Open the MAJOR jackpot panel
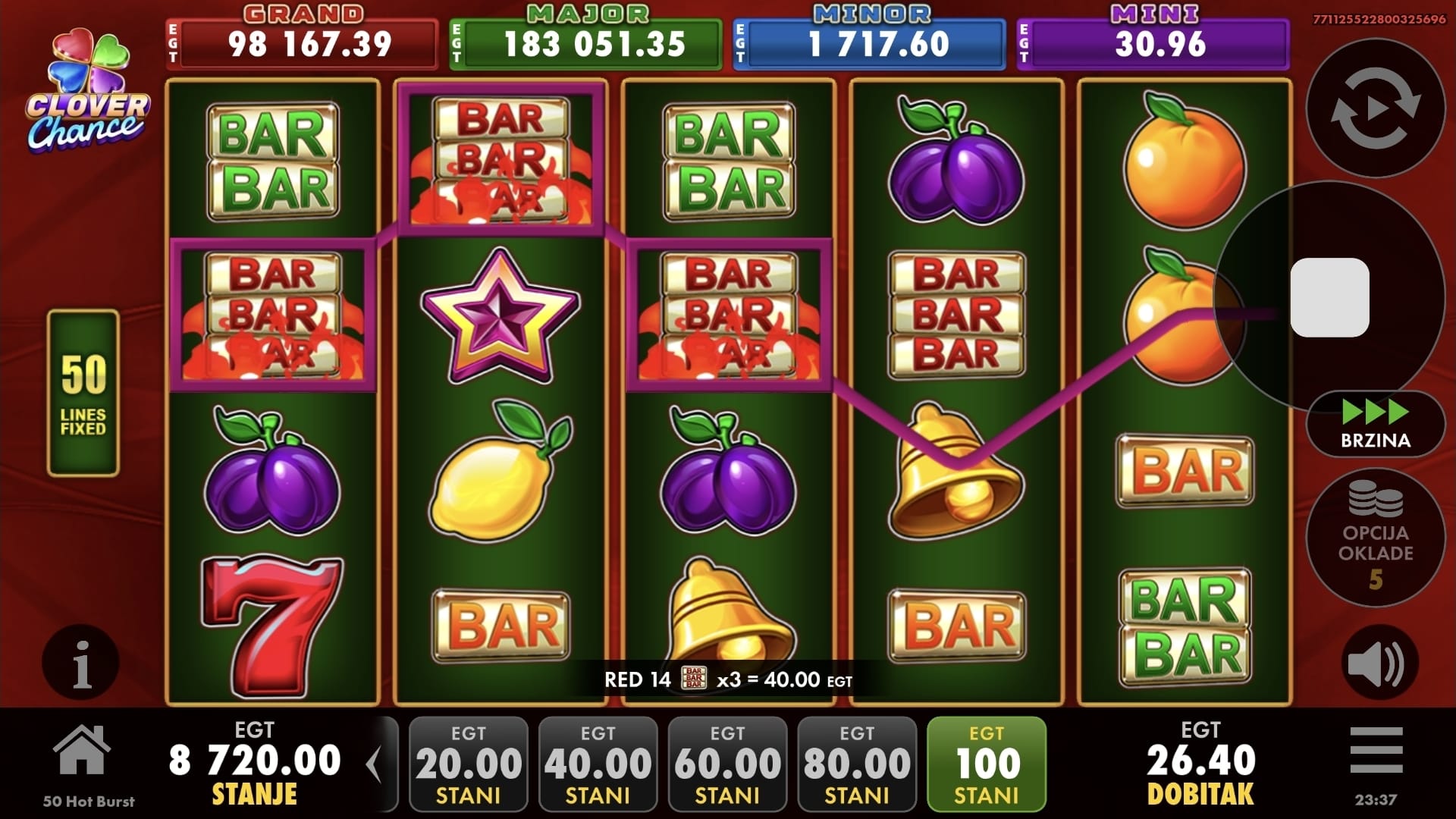Viewport: 1456px width, 819px height. (x=586, y=43)
